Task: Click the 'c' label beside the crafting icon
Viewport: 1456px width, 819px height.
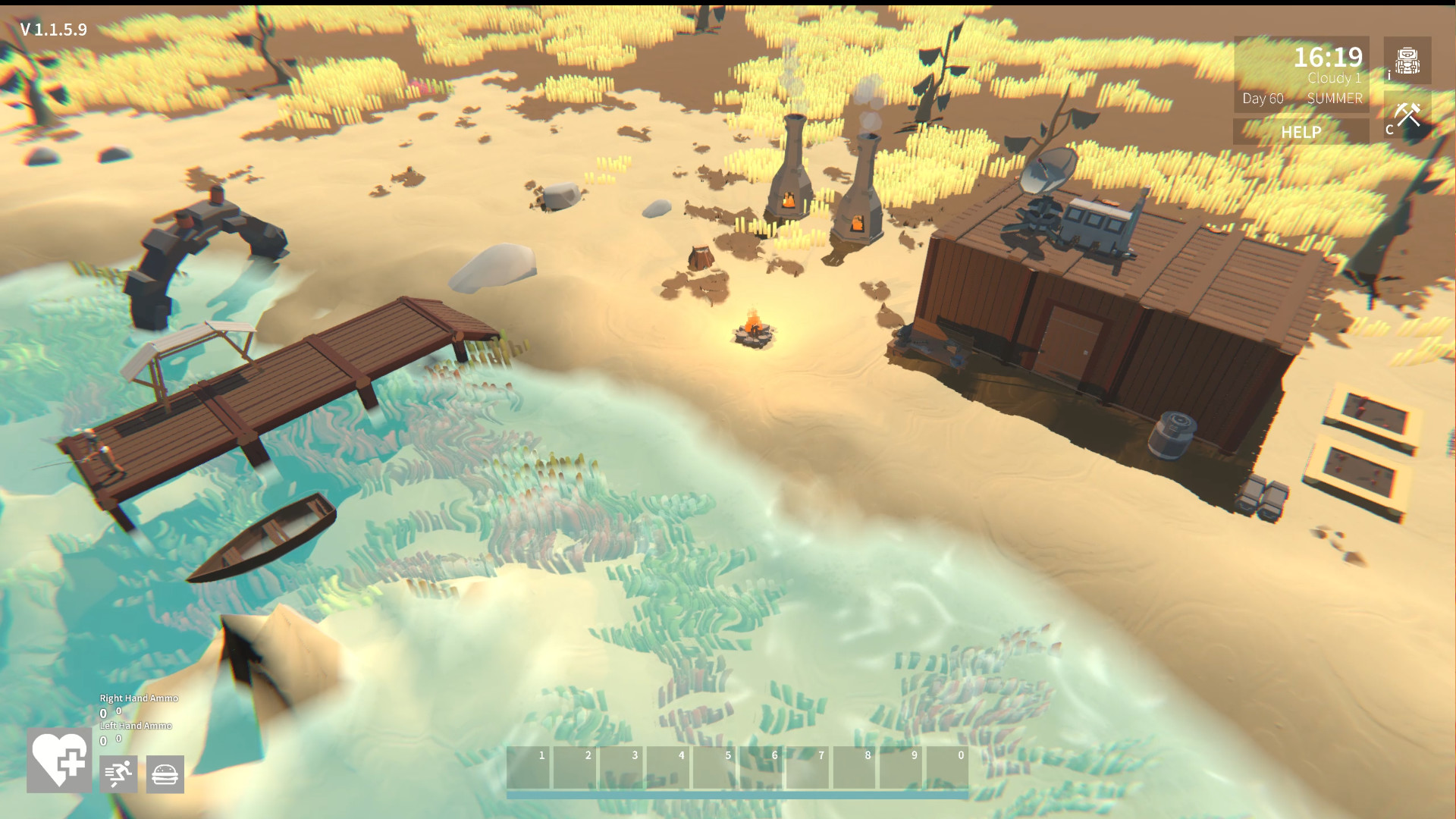Action: pyautogui.click(x=1388, y=130)
